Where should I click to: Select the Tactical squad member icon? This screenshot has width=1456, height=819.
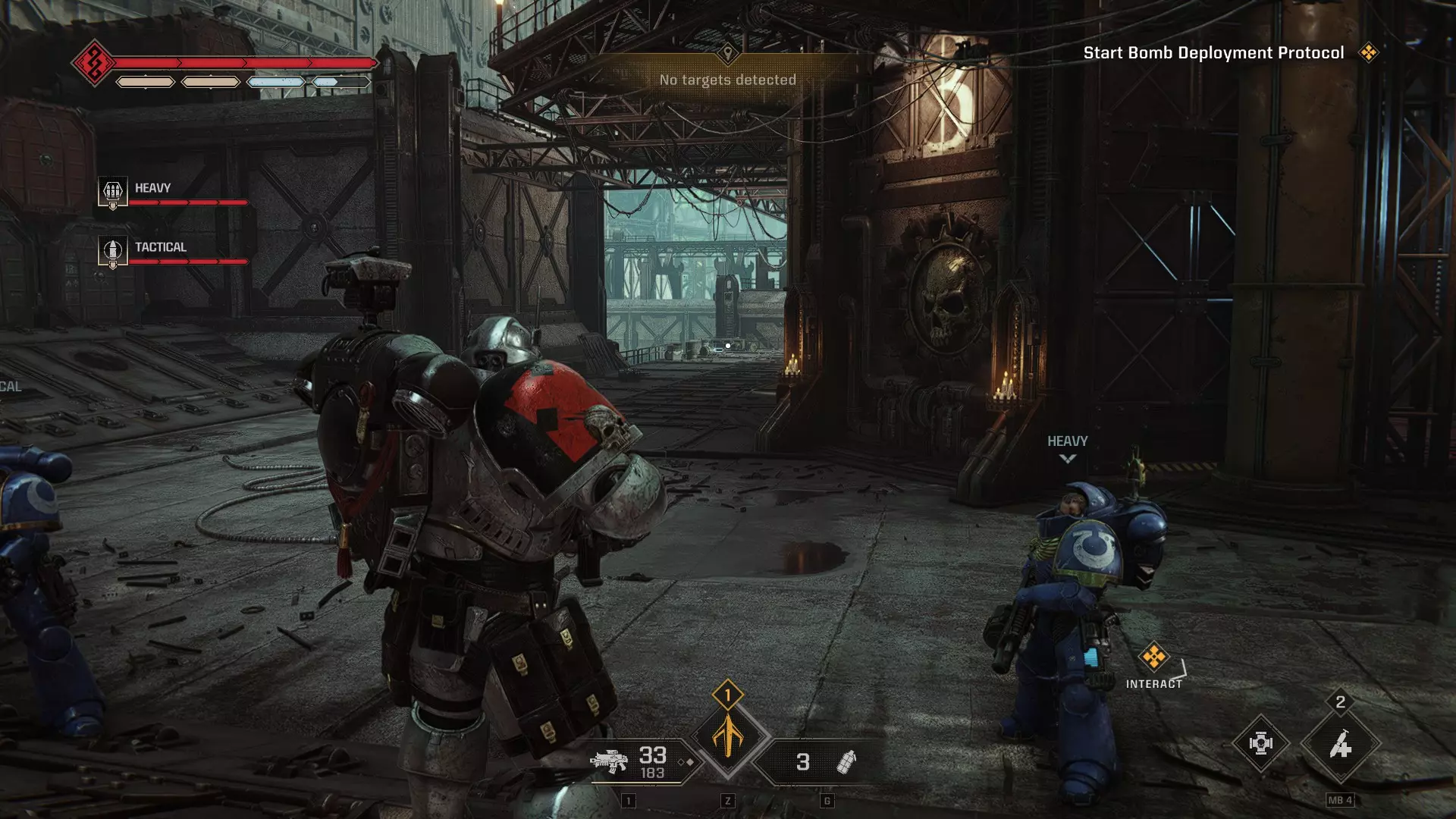[113, 250]
